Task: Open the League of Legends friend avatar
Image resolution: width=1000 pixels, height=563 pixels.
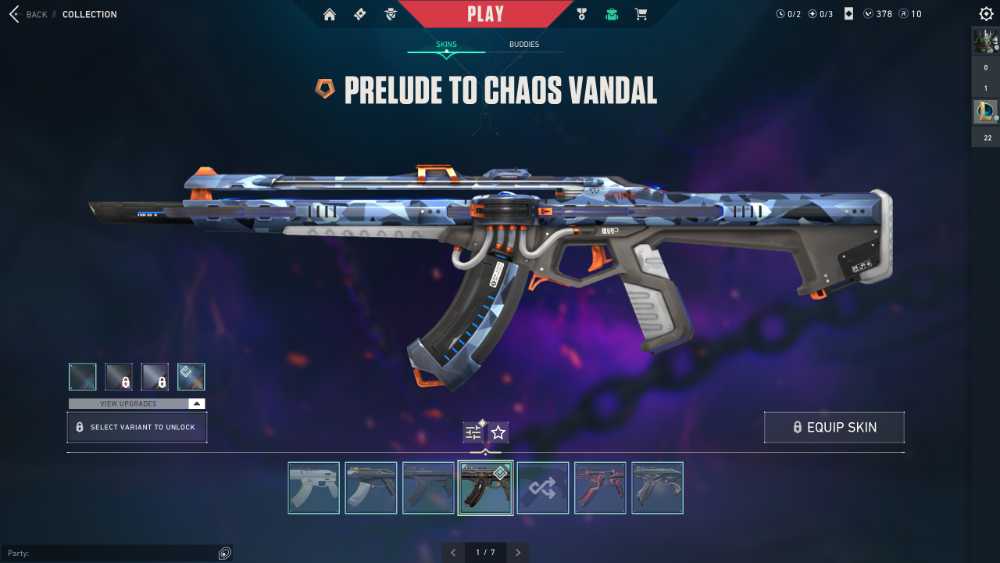Action: pyautogui.click(x=985, y=112)
